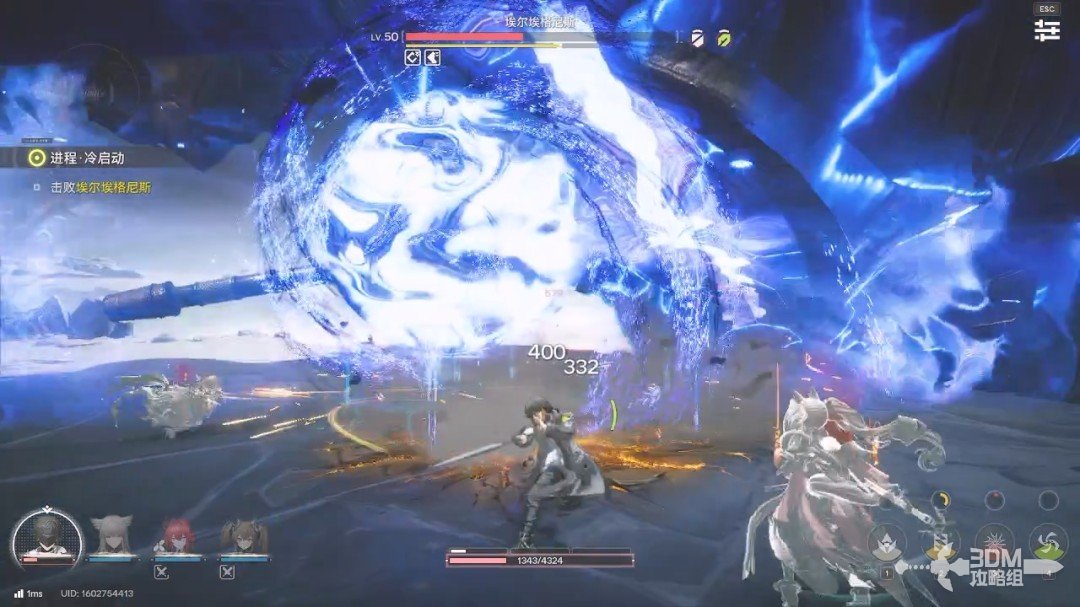Open the settings sliders menu
Screen dimensions: 1080x607
click(1047, 30)
